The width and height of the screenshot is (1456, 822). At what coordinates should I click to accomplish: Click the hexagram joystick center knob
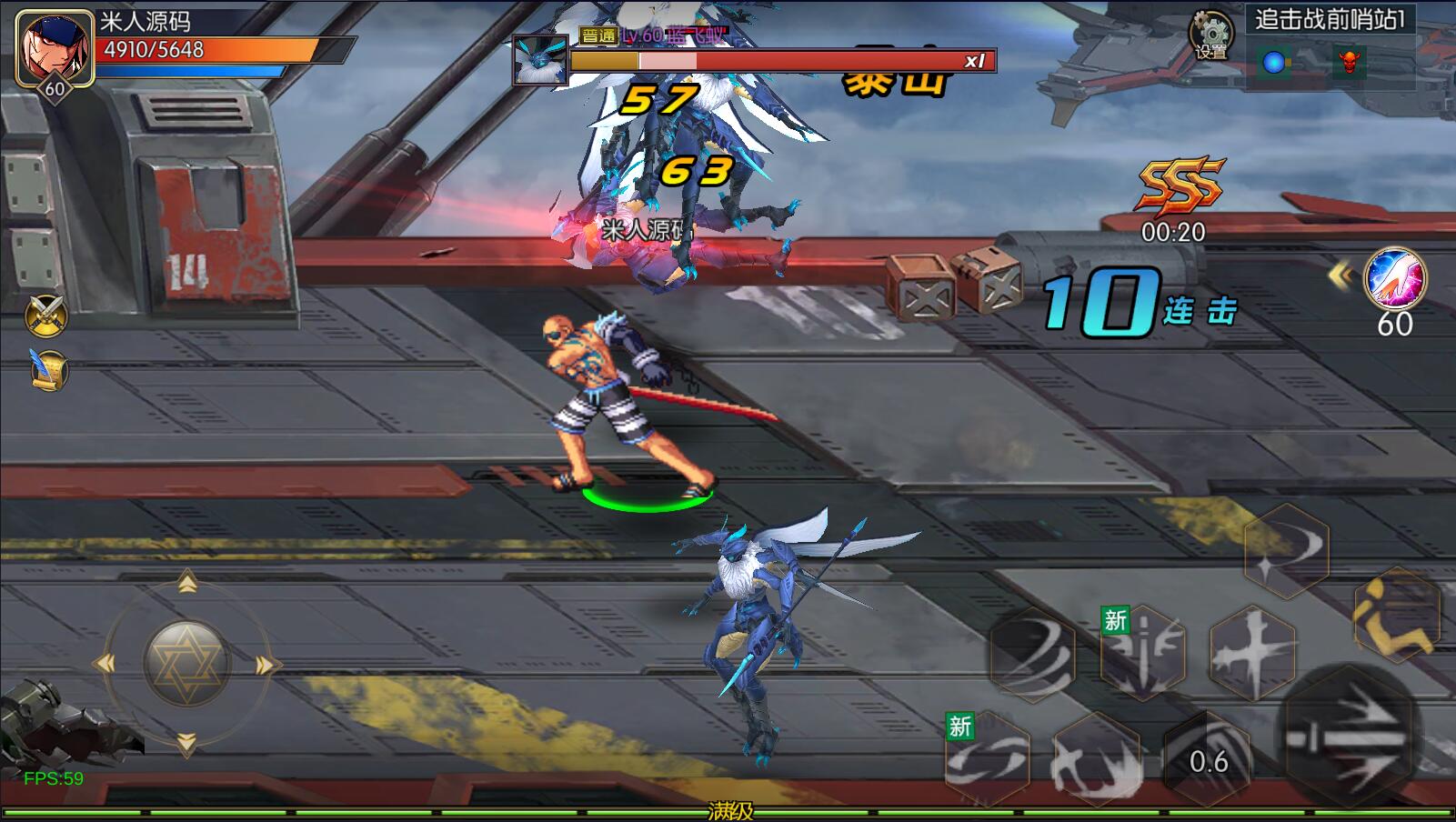[x=186, y=665]
